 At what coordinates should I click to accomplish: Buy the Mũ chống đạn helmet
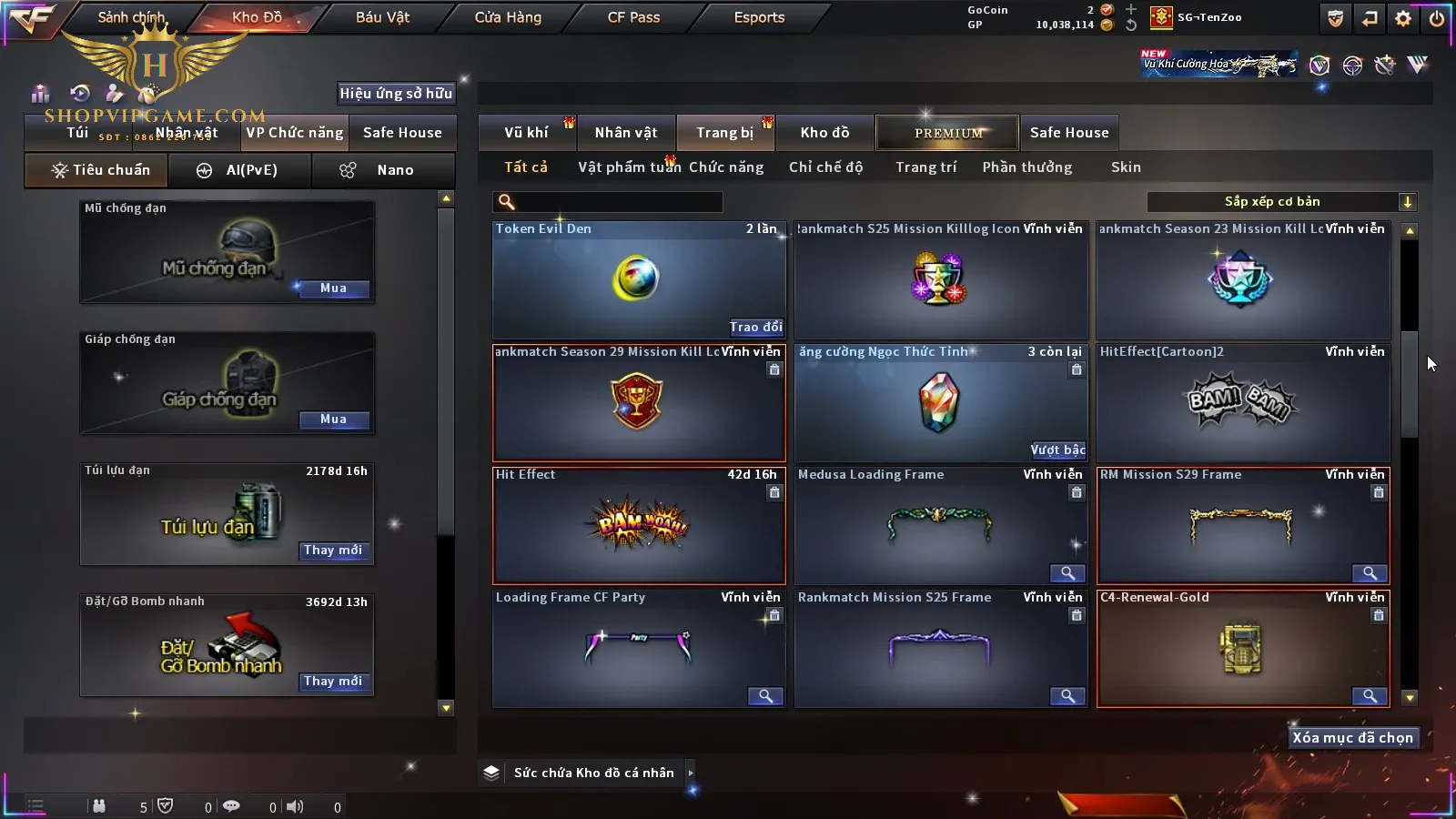tap(333, 288)
